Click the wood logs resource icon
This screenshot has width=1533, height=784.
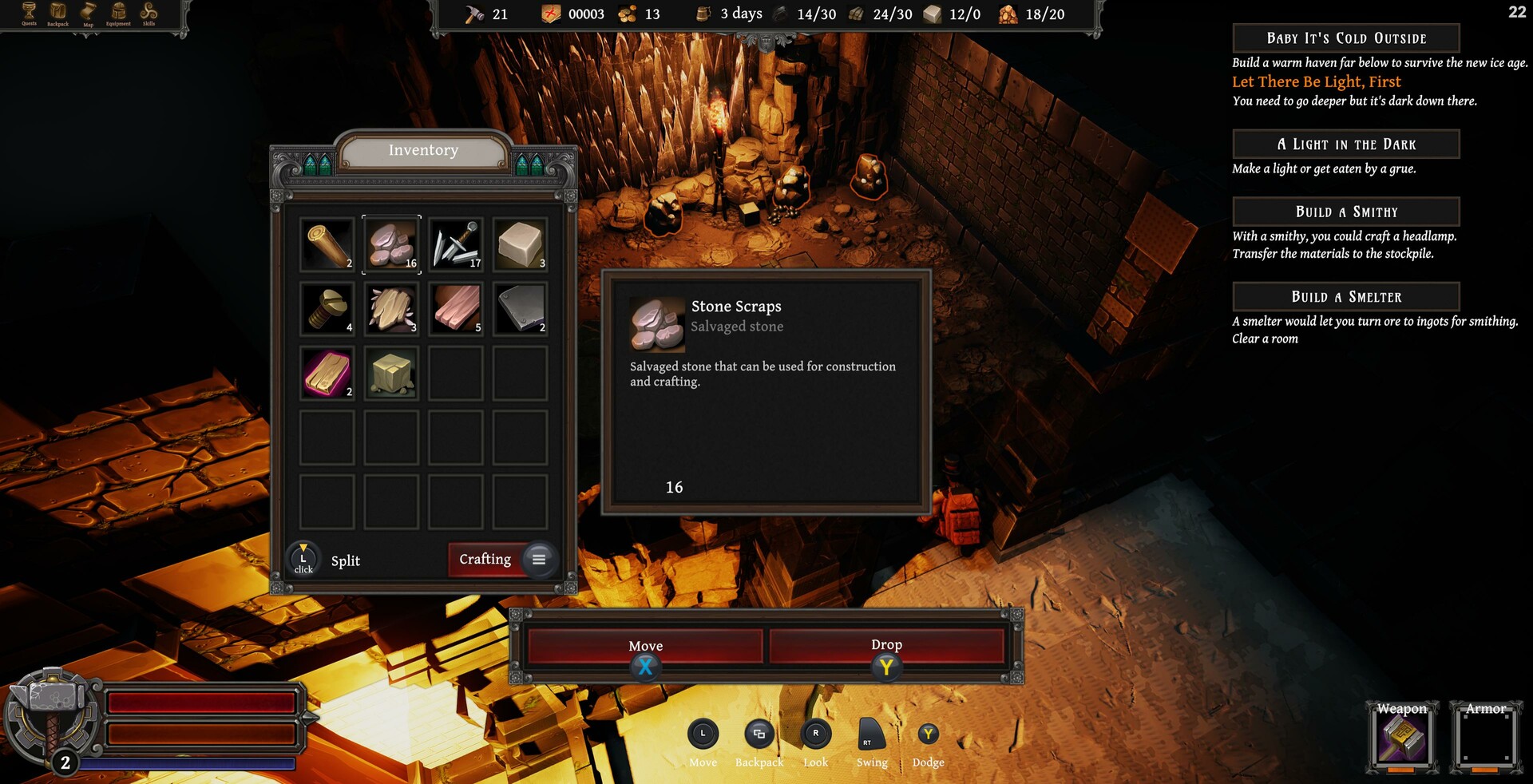click(x=856, y=14)
